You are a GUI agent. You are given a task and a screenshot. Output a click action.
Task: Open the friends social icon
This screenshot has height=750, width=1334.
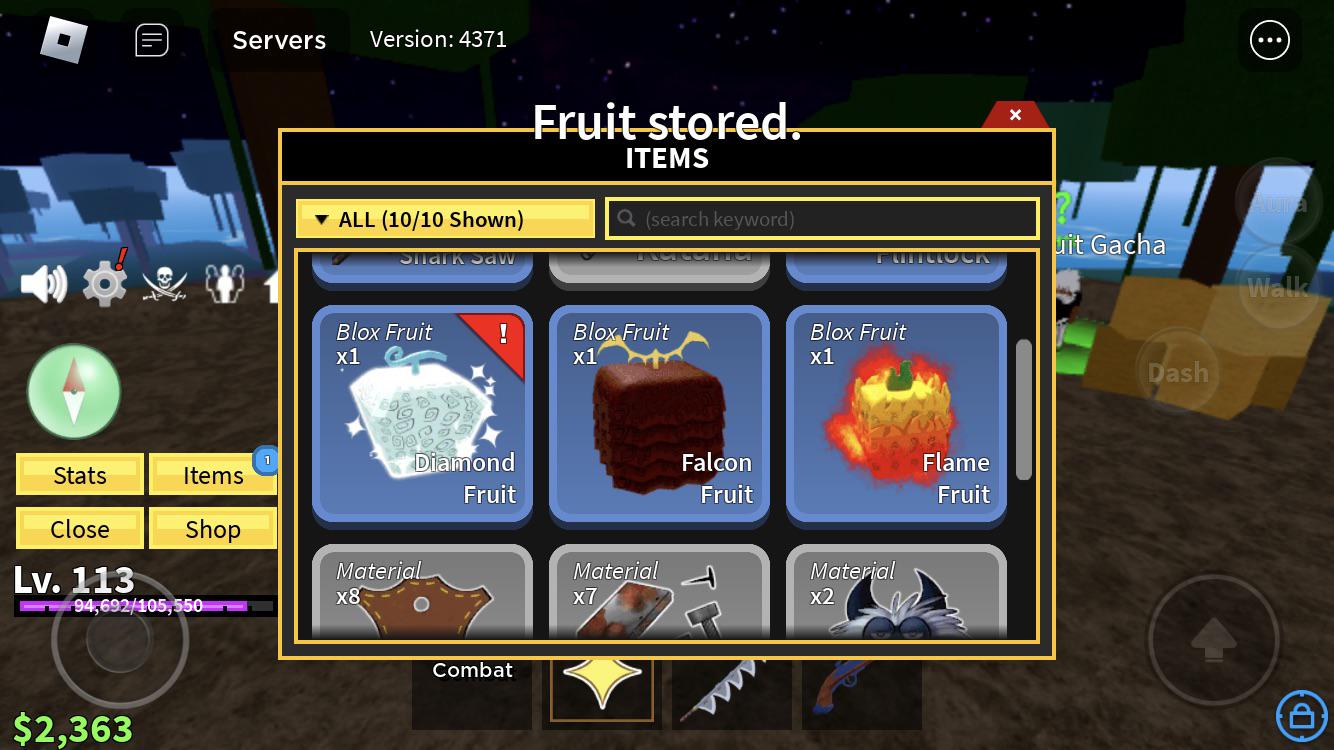click(225, 284)
